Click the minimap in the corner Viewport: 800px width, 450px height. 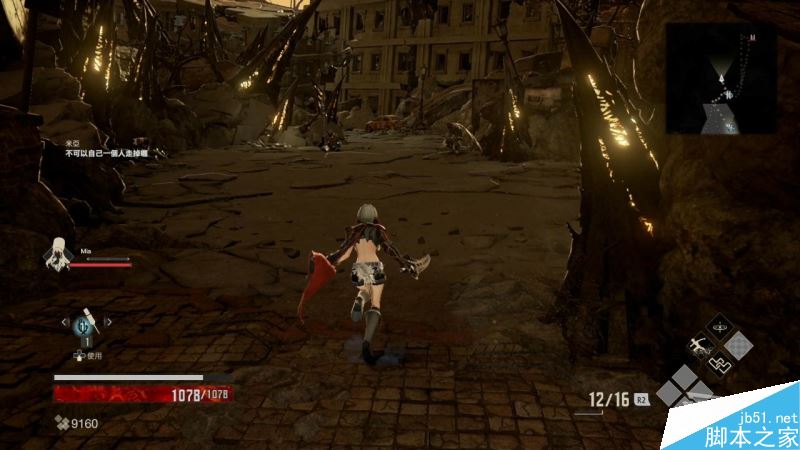(722, 78)
